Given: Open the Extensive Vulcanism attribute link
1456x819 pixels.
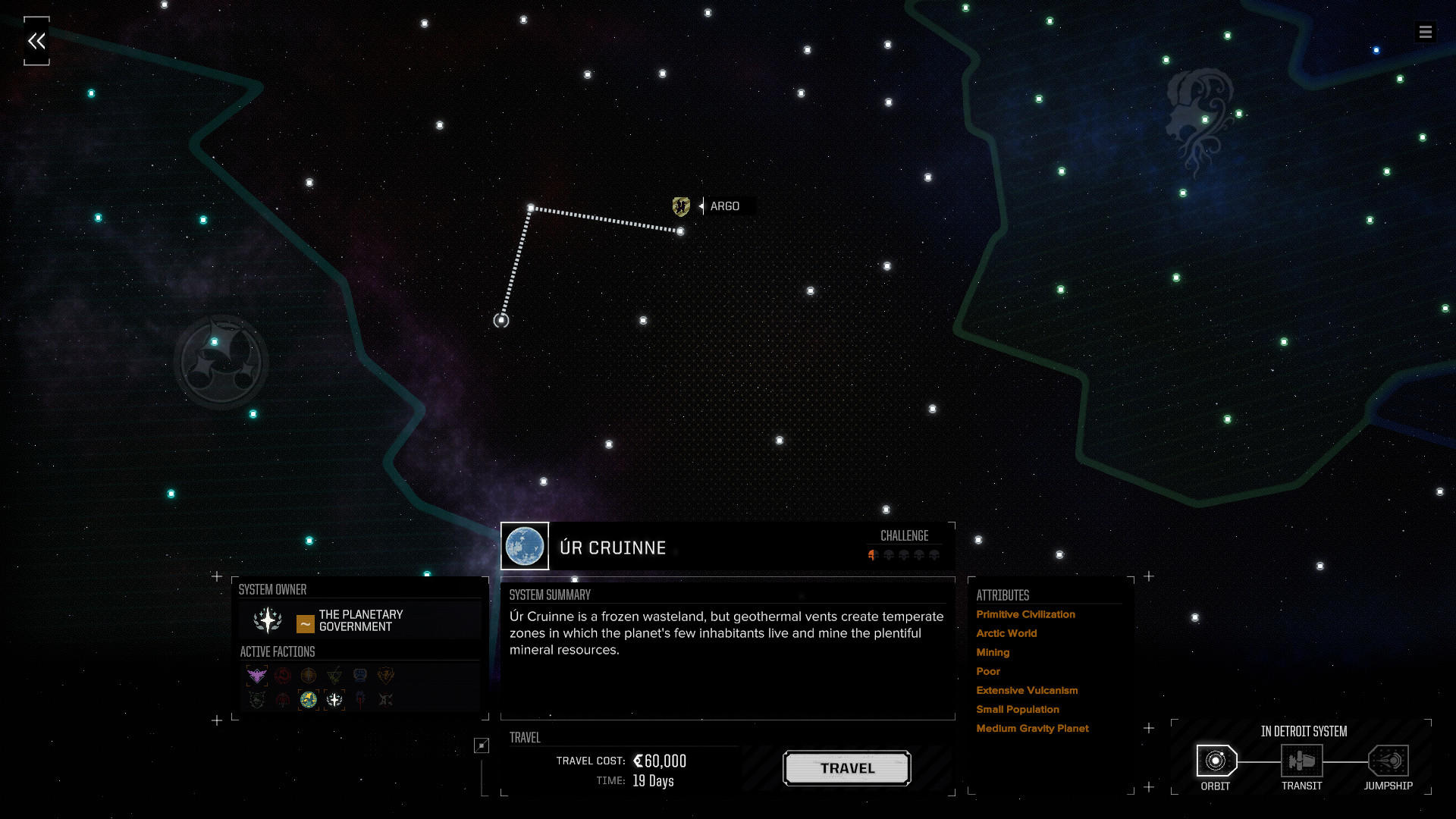Looking at the screenshot, I should click(1027, 690).
